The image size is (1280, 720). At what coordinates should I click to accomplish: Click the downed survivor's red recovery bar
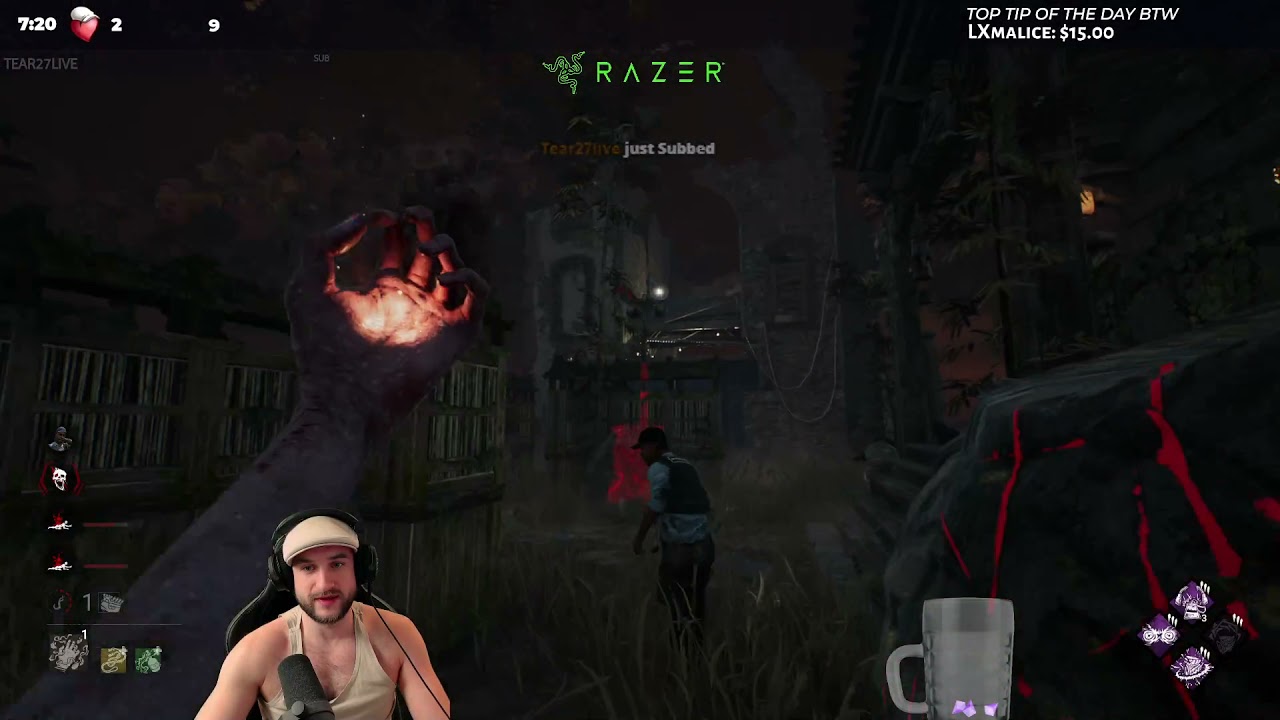tap(105, 525)
